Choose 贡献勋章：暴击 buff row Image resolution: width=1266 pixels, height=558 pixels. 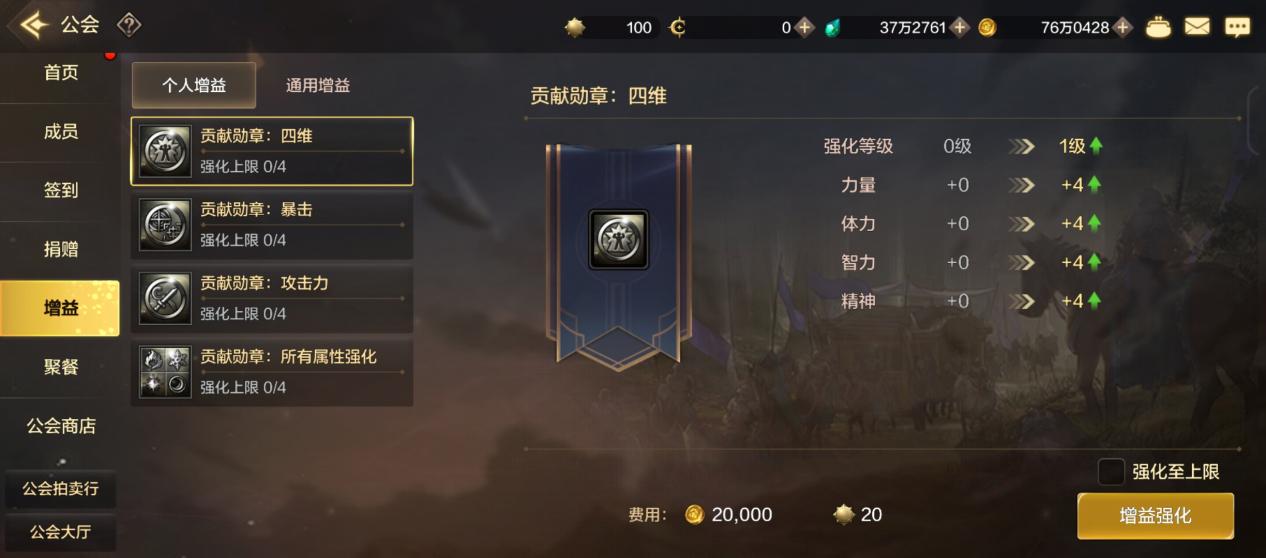click(272, 224)
